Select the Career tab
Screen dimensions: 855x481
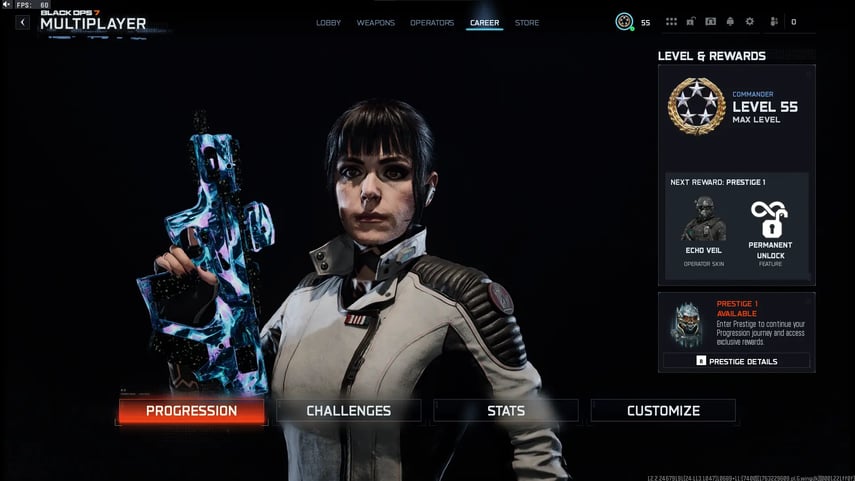485,22
